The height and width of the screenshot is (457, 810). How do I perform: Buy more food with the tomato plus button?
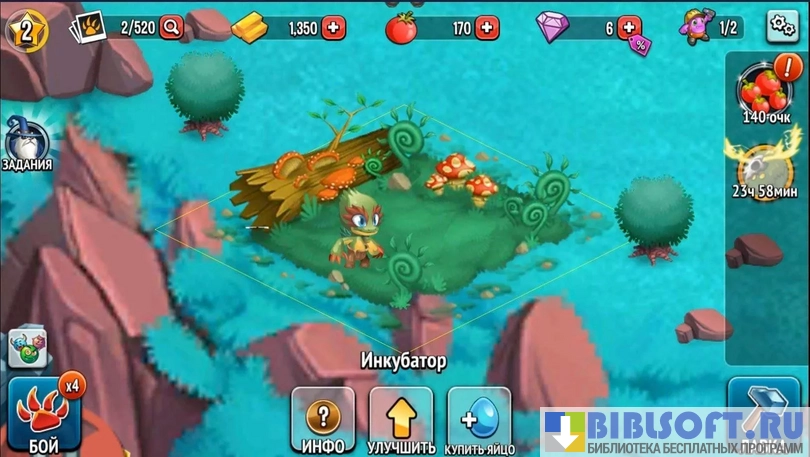tap(487, 28)
